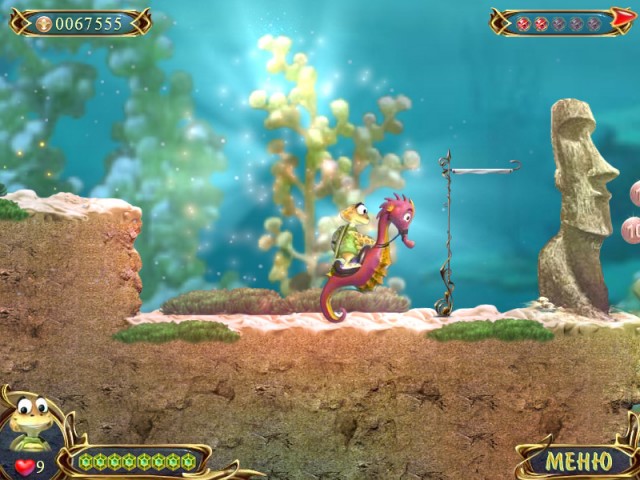This screenshot has width=640, height=480.
Task: Open the МЕНЮ button
Action: click(578, 461)
